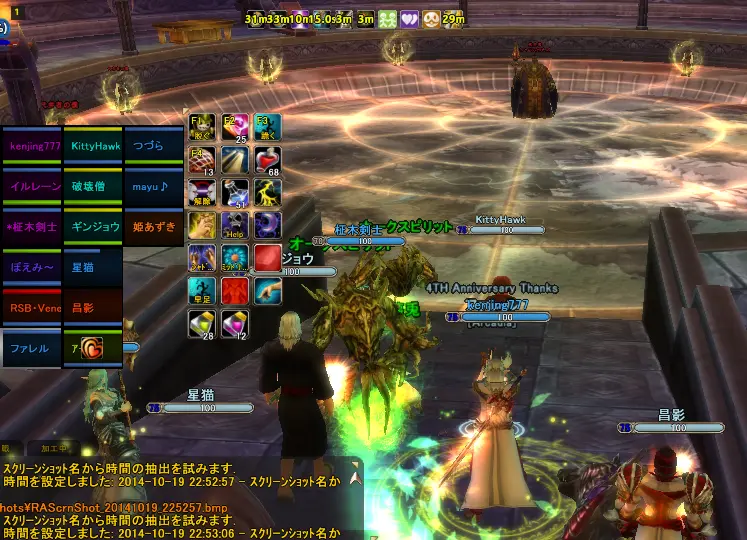This screenshot has height=540, width=747.
Task: Activate the 早足 running skill
Action: click(201, 290)
